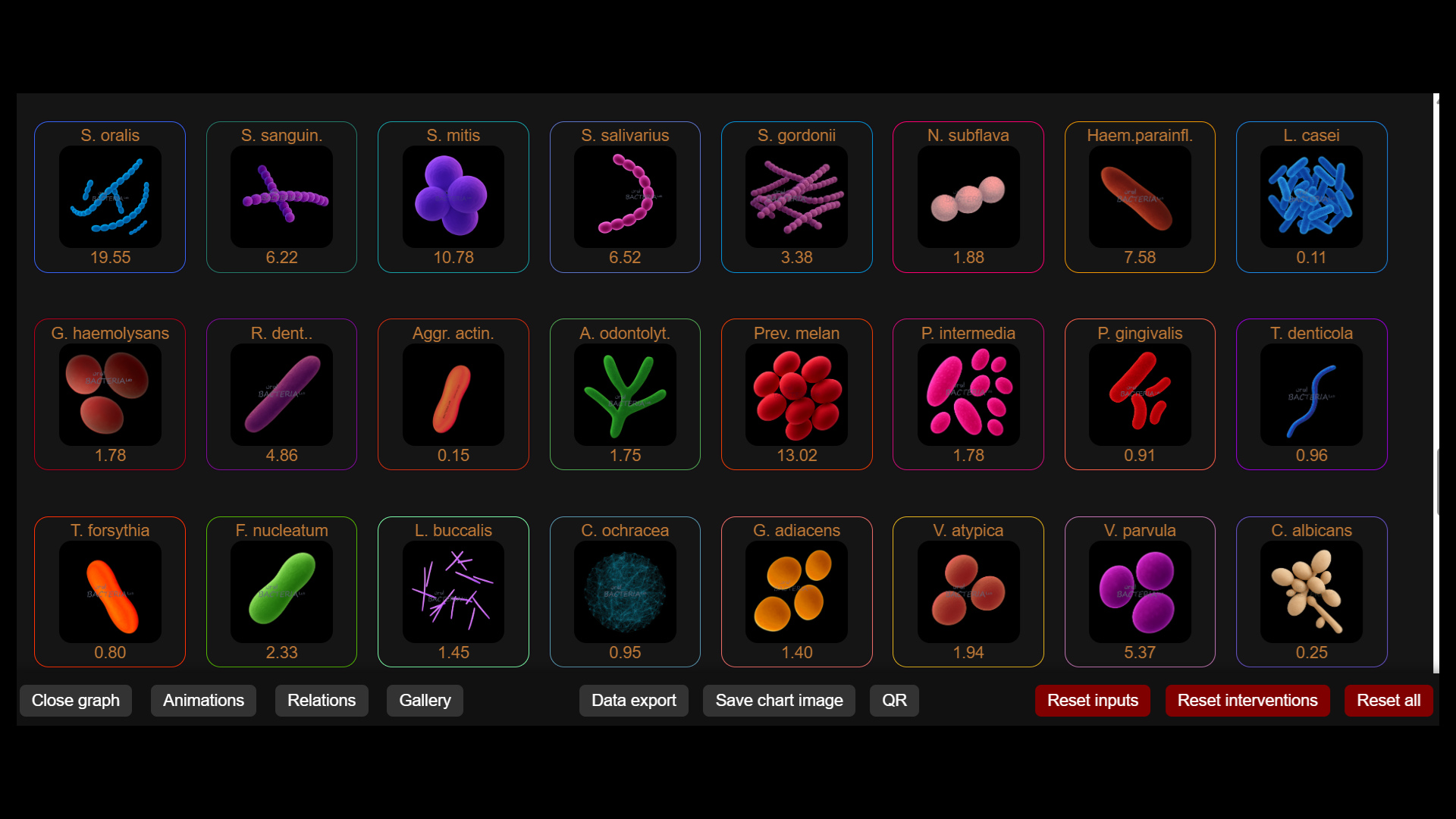
Task: Click the Haem.parainfl. bacteria tile
Action: pos(1141,197)
